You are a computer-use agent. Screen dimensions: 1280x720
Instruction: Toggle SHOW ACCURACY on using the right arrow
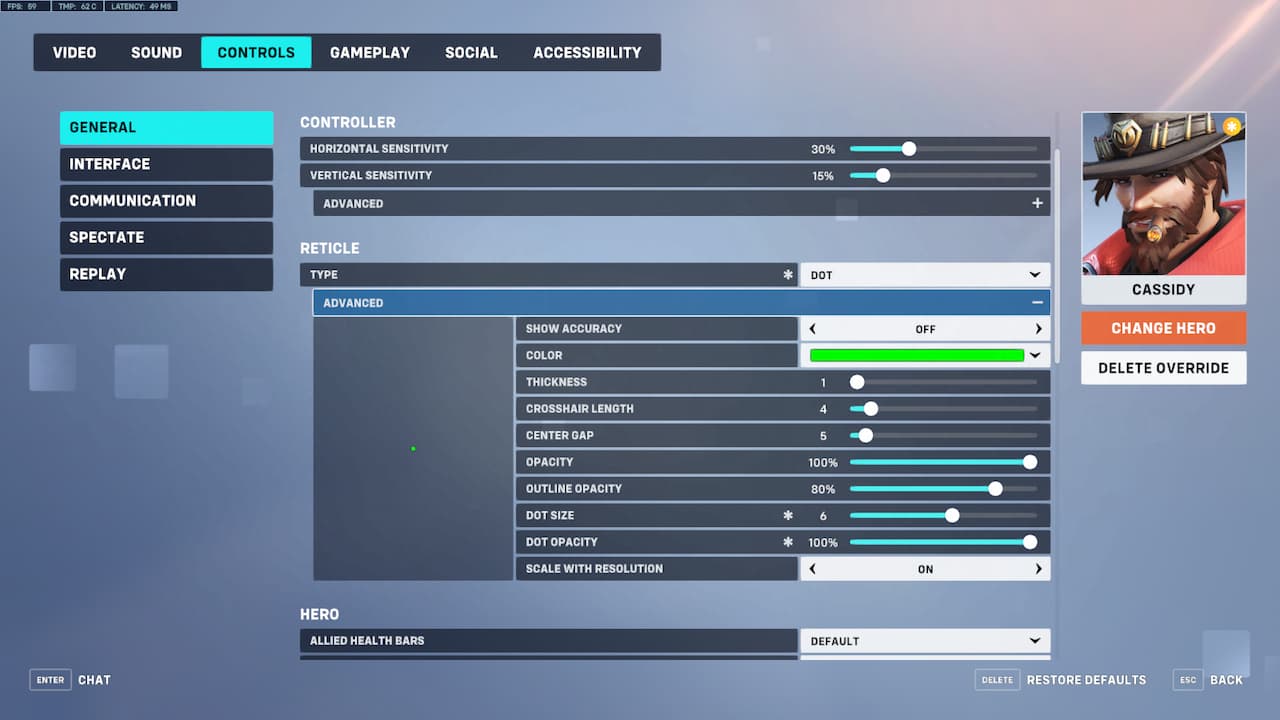point(1038,328)
